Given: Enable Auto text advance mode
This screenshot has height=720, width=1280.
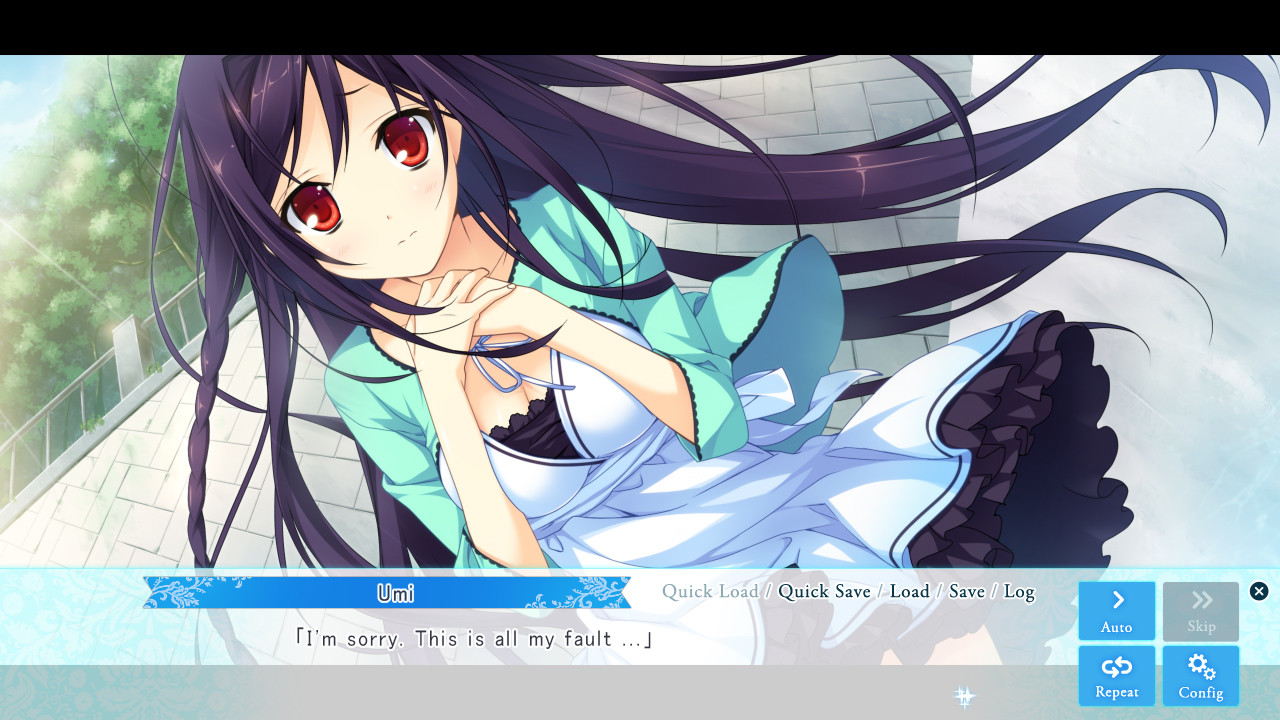Looking at the screenshot, I should tap(1116, 611).
